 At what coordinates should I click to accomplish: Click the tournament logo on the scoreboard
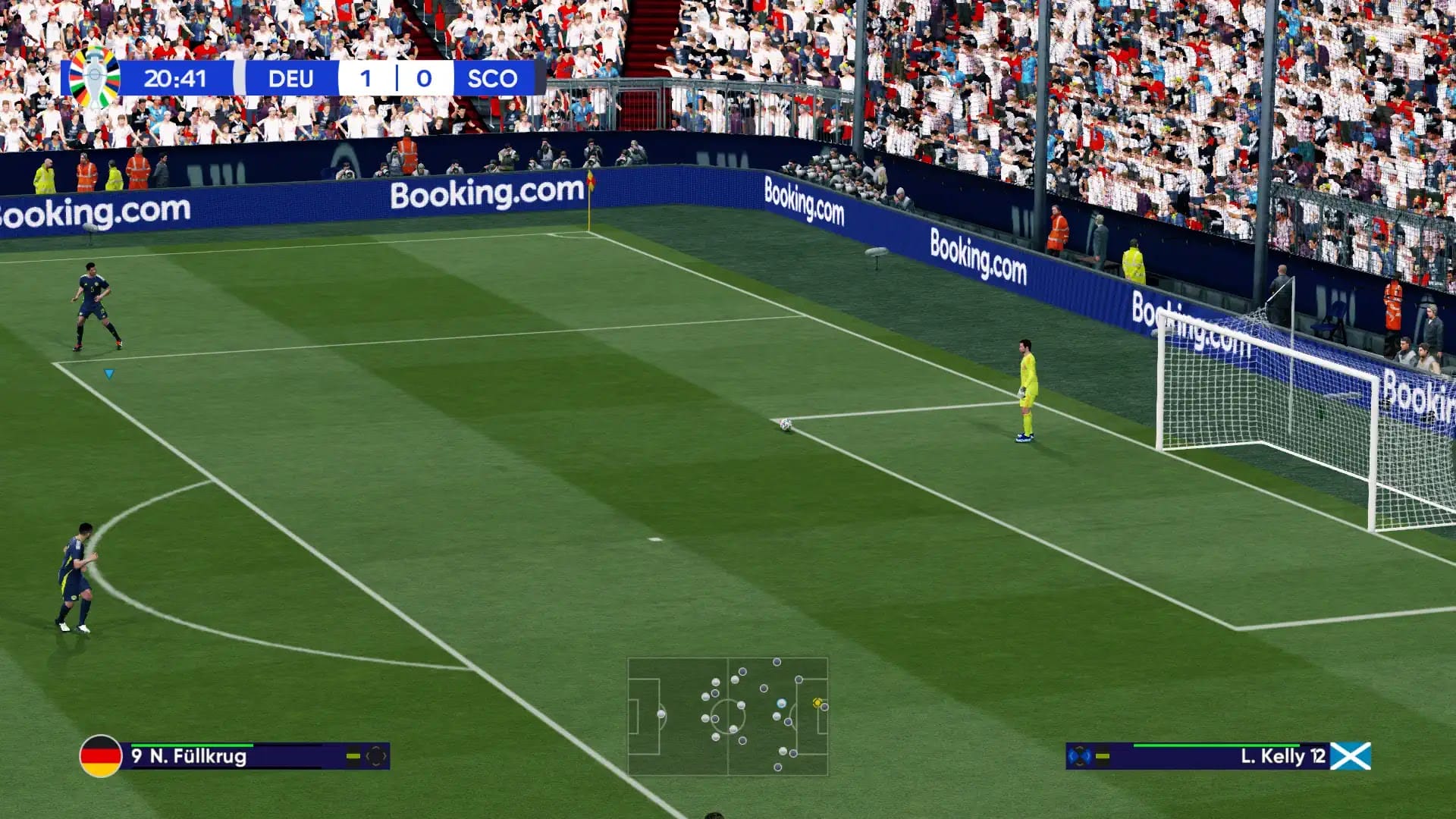pyautogui.click(x=94, y=78)
